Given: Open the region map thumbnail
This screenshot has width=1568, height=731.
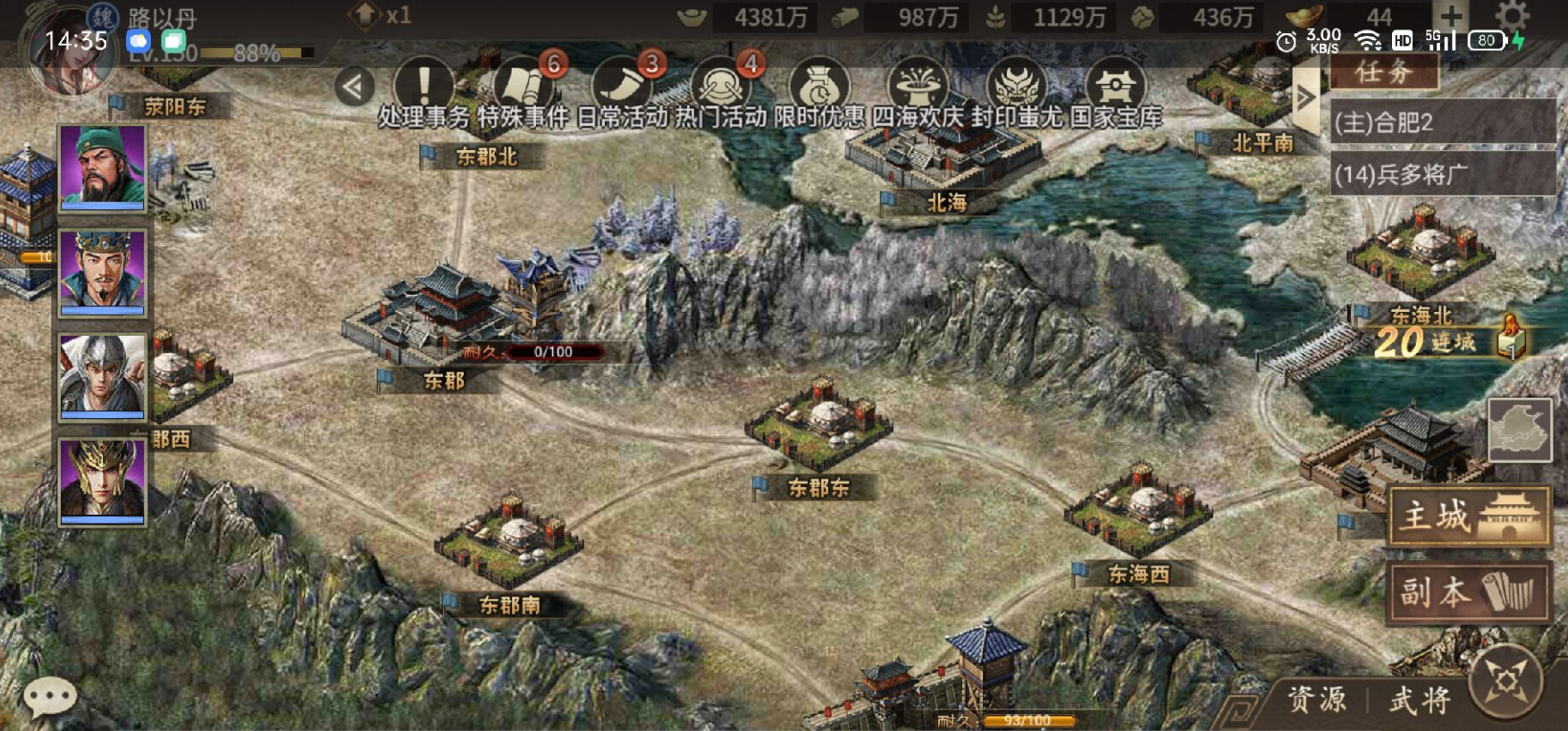Looking at the screenshot, I should 1519,430.
